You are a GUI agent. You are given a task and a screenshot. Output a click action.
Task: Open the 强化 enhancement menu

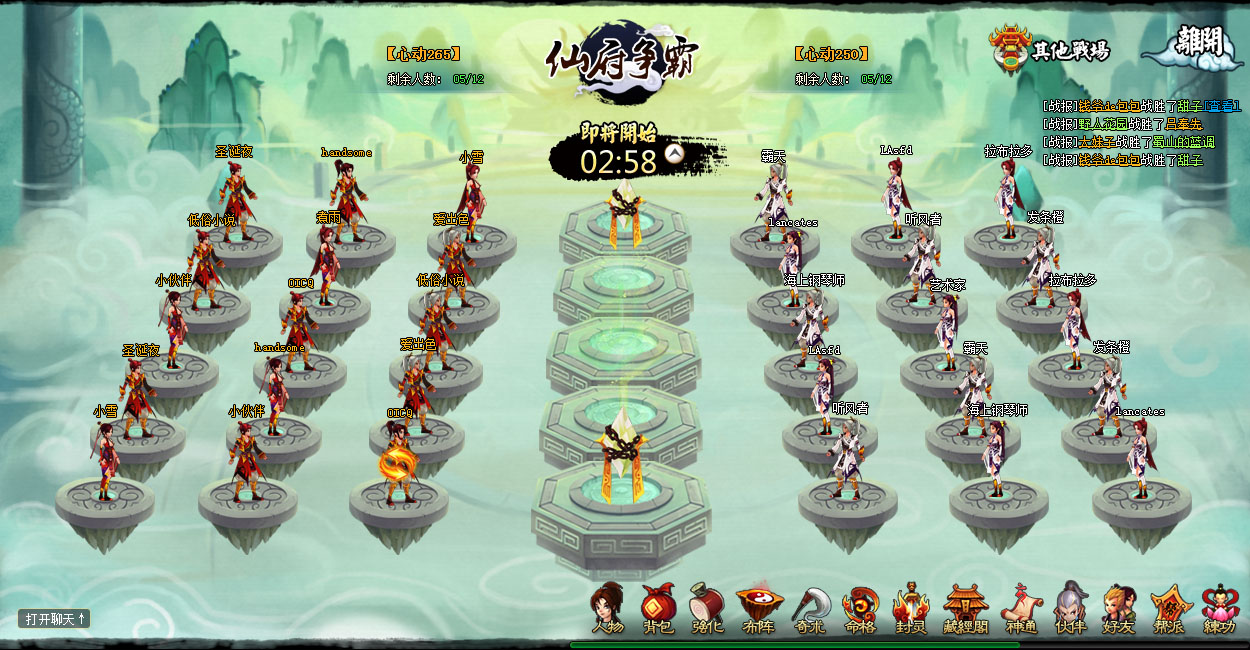[x=707, y=608]
